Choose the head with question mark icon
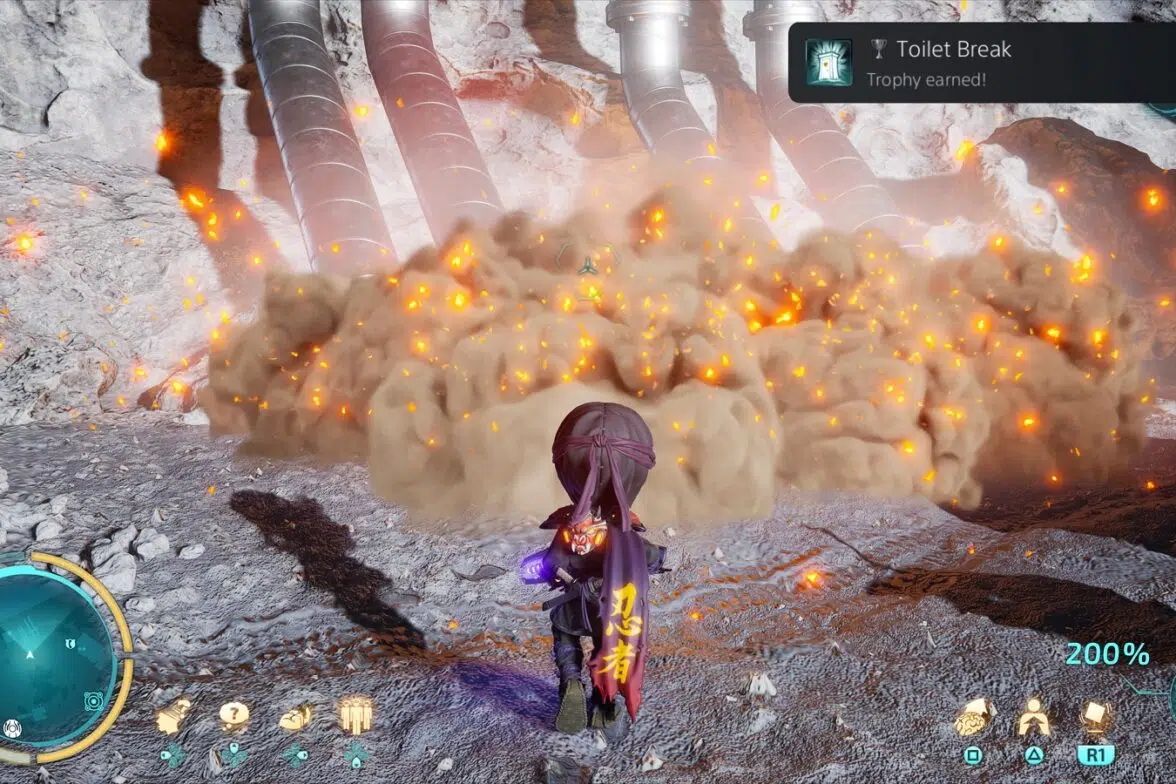The image size is (1176, 784). pyautogui.click(x=173, y=716)
